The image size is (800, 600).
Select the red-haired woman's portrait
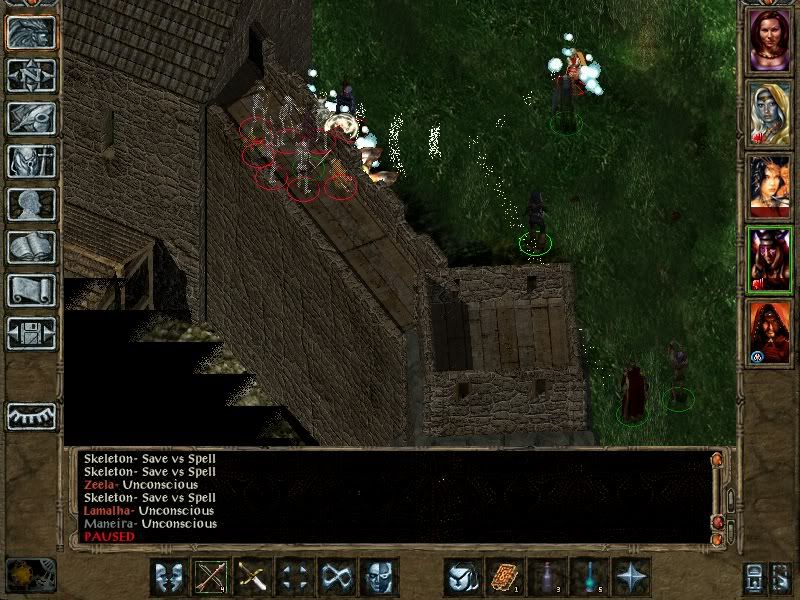coord(770,40)
